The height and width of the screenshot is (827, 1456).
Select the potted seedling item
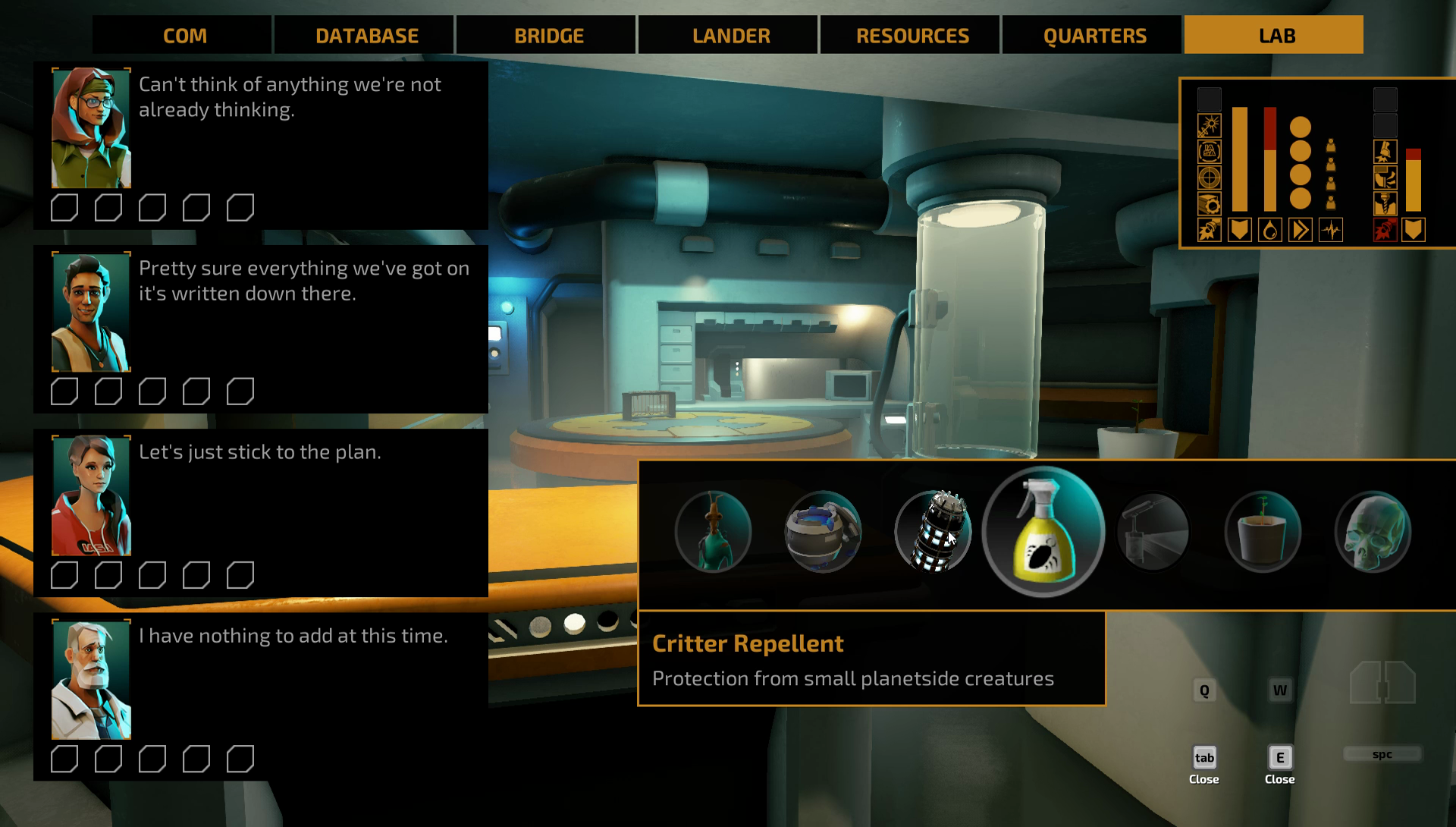point(1263,532)
